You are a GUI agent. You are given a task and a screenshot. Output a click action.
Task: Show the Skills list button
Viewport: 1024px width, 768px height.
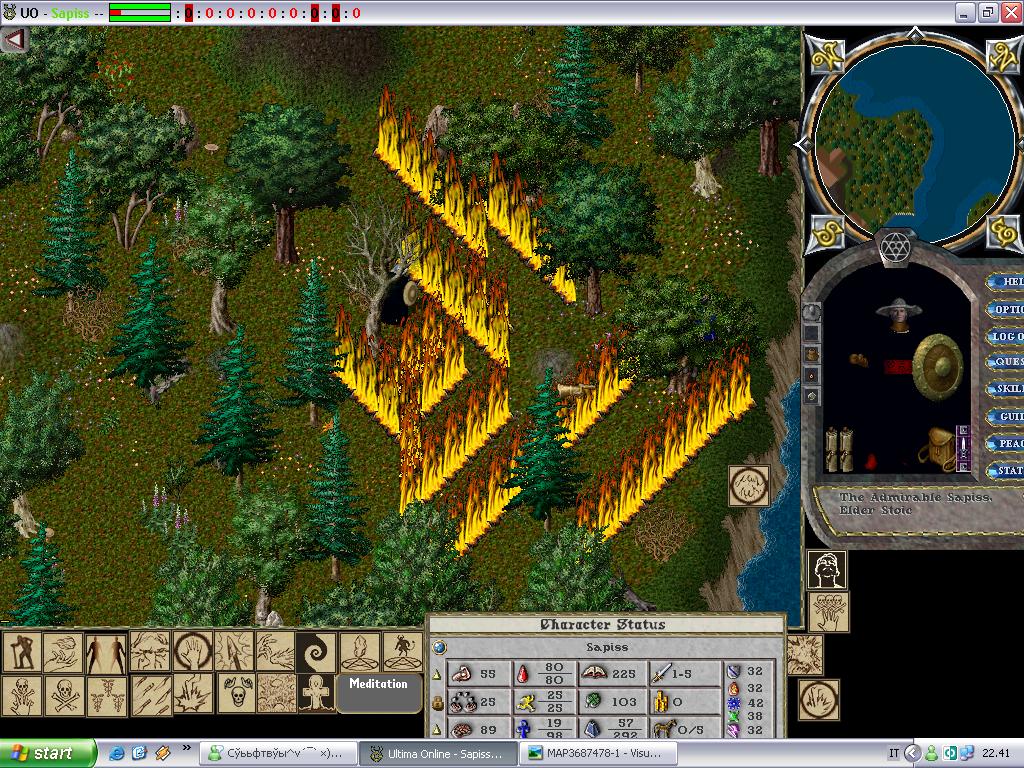pos(1007,389)
